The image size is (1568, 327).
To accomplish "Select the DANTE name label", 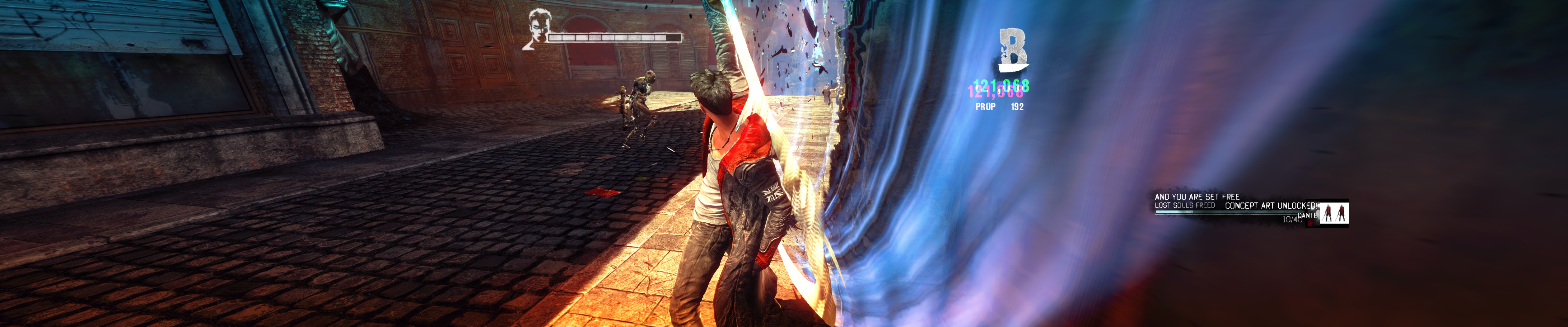I will point(1308,216).
